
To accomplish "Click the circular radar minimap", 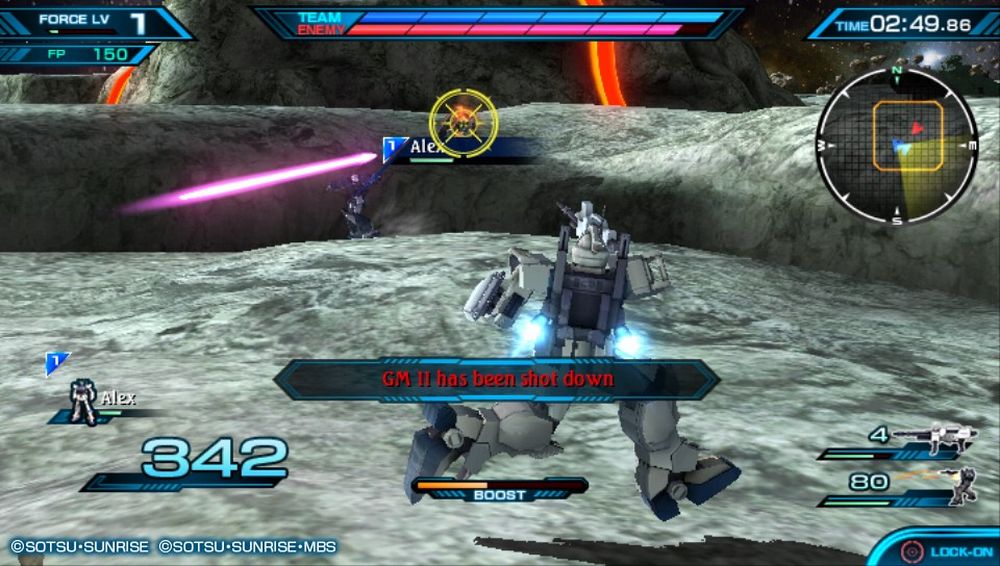I will (x=896, y=146).
